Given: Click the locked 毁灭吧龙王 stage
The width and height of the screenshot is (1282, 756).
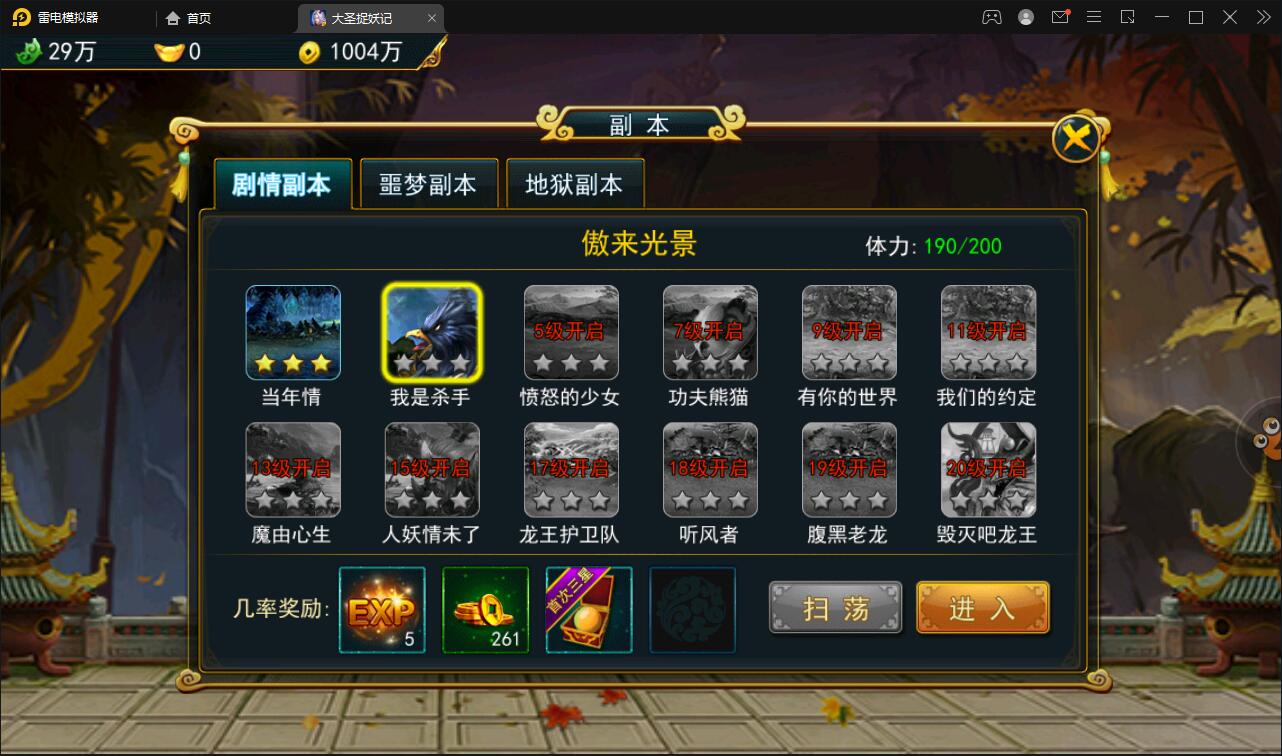Looking at the screenshot, I should [987, 470].
